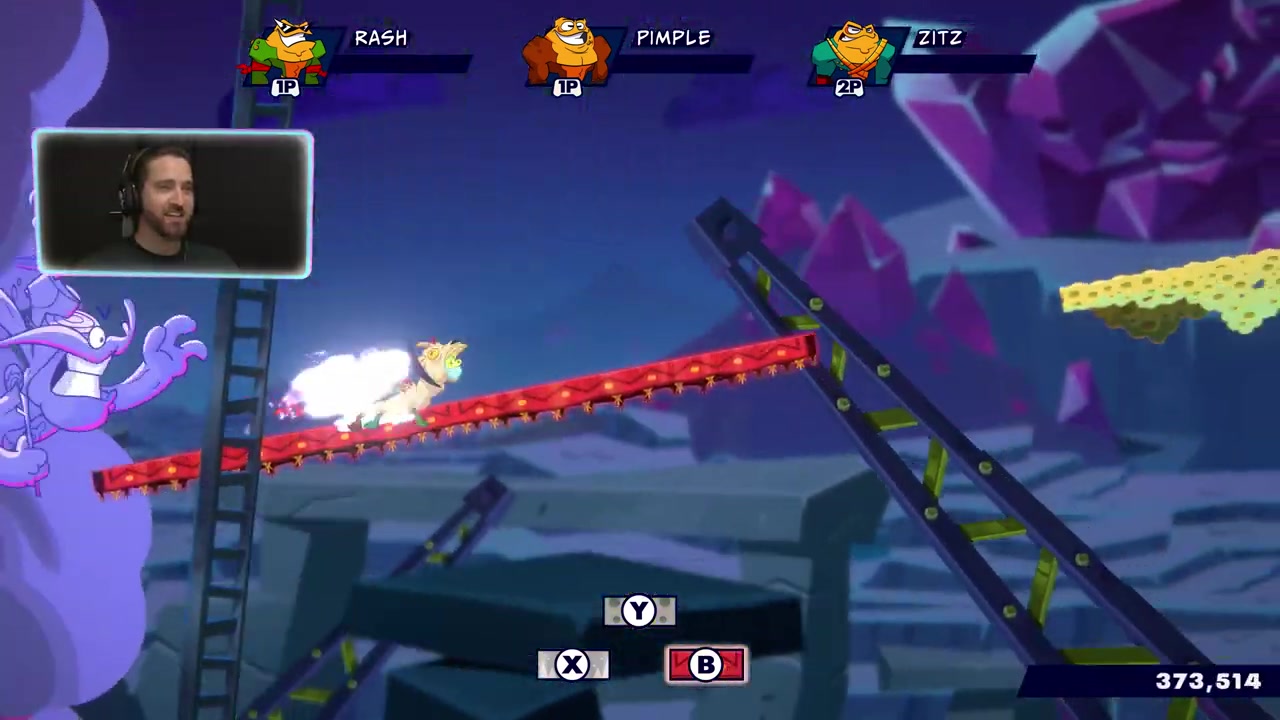Choose Zitz's character portrait
This screenshot has height=720, width=1280.
(852, 52)
